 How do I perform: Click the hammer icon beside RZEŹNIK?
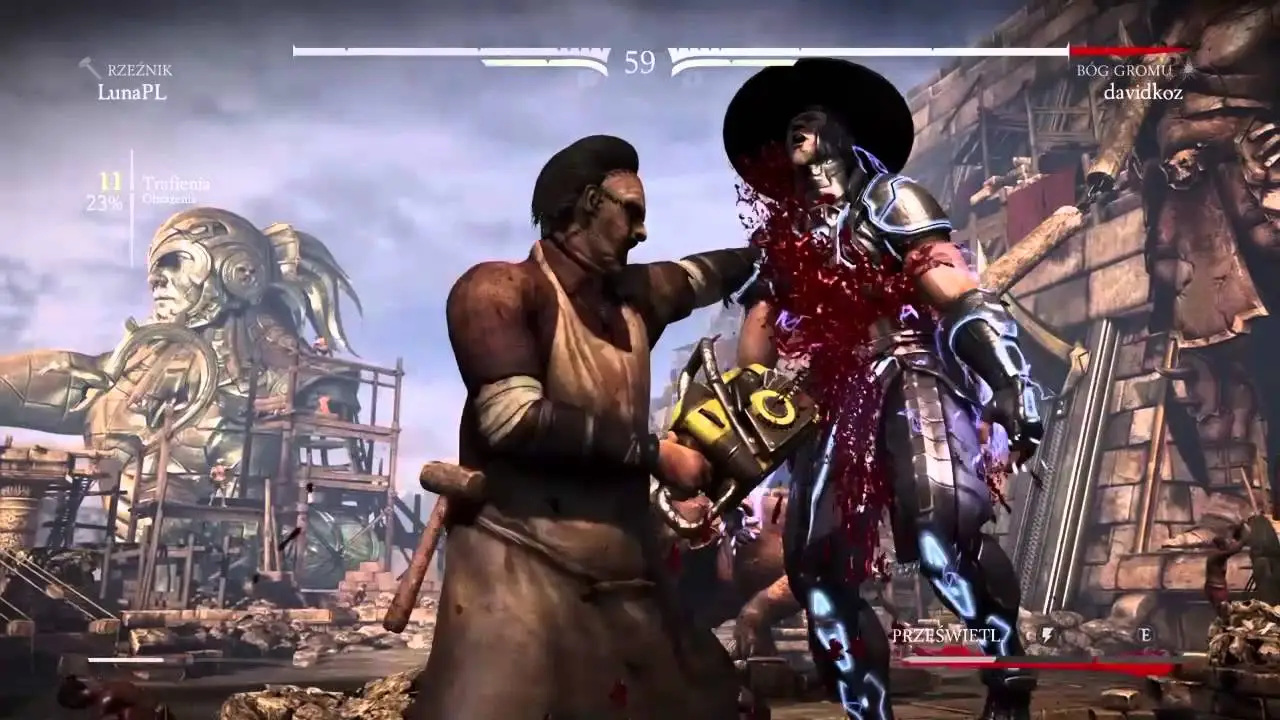click(89, 65)
